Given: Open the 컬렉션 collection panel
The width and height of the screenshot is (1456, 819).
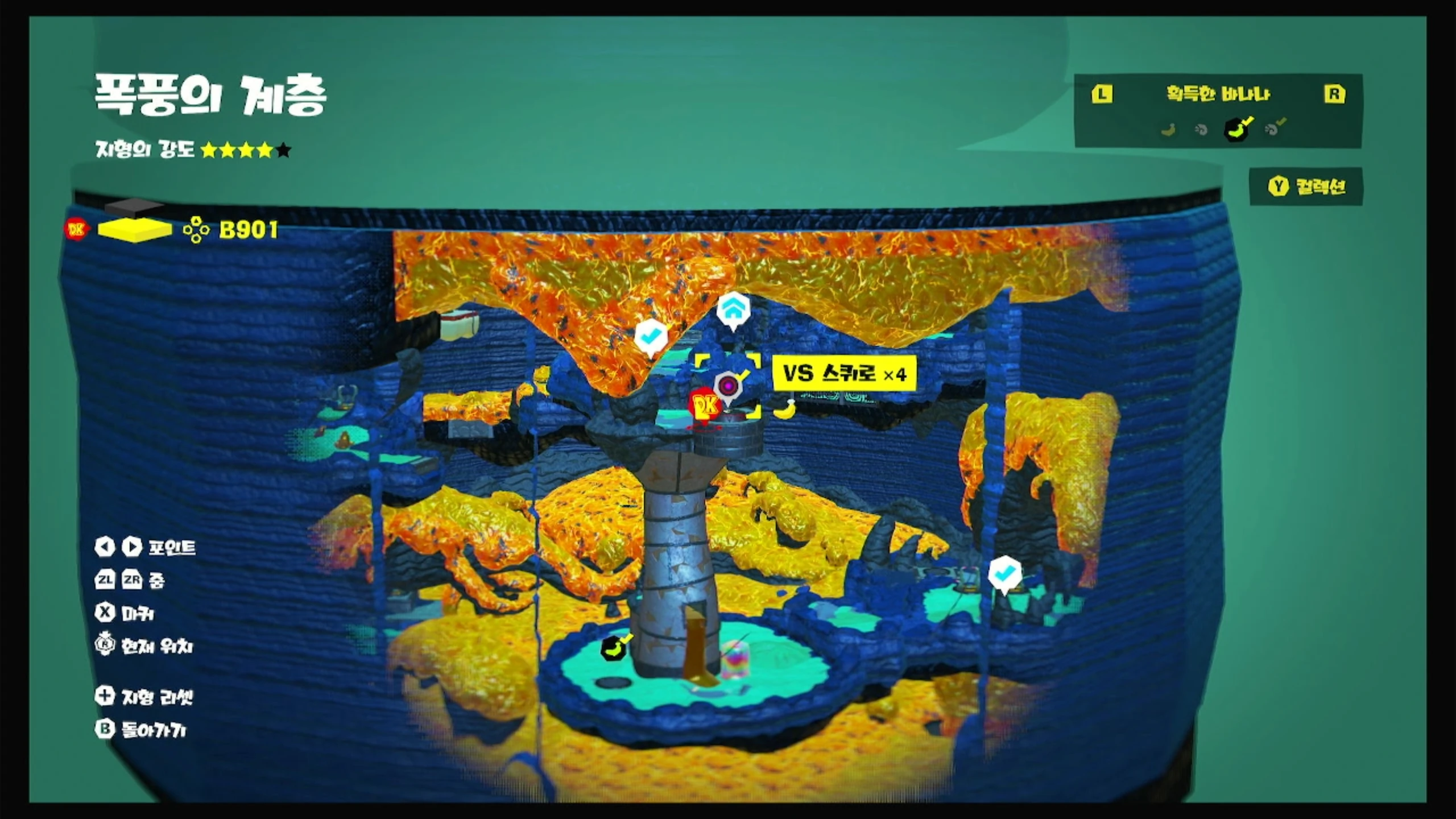Looking at the screenshot, I should (1307, 187).
